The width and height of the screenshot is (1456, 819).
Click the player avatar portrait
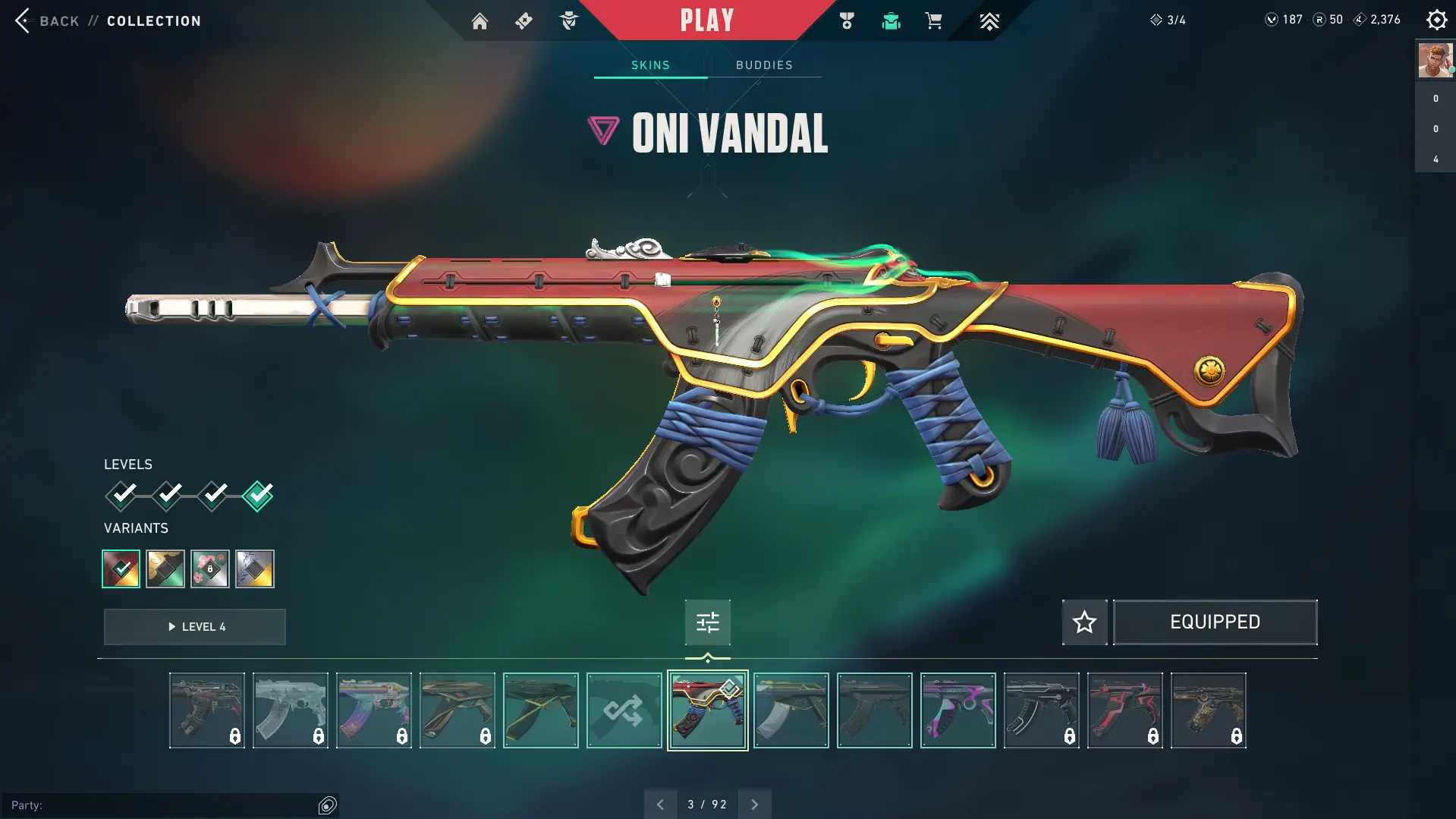point(1435,61)
